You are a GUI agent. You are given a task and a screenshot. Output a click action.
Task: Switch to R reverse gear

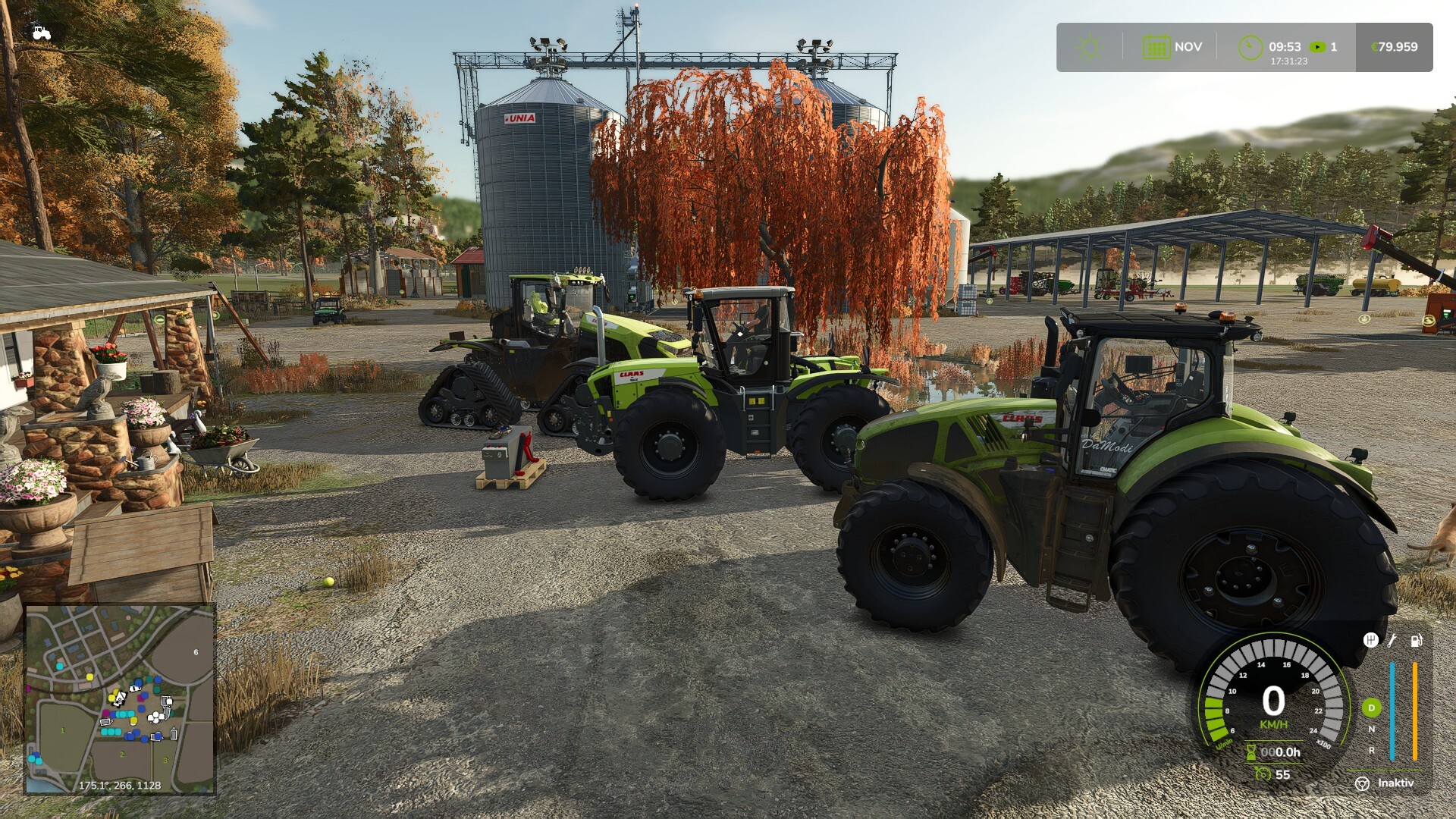point(1371,750)
